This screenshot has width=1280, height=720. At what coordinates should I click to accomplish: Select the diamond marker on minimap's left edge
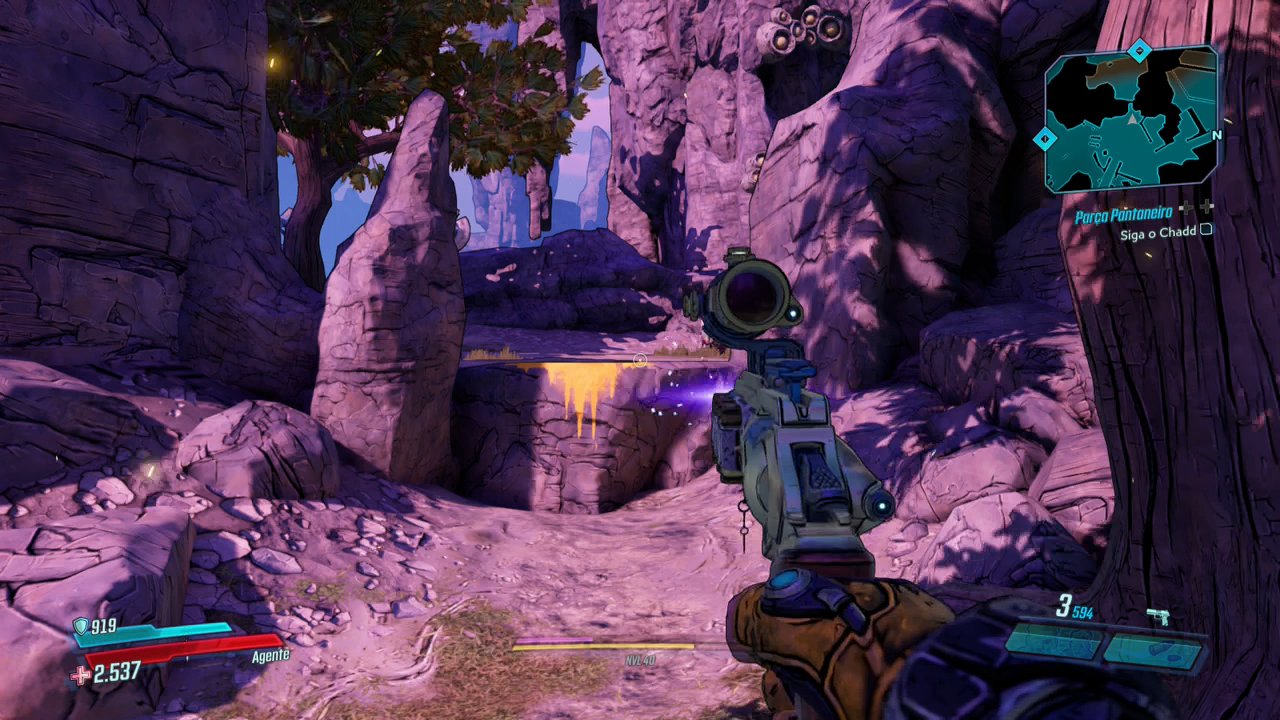tap(1044, 139)
